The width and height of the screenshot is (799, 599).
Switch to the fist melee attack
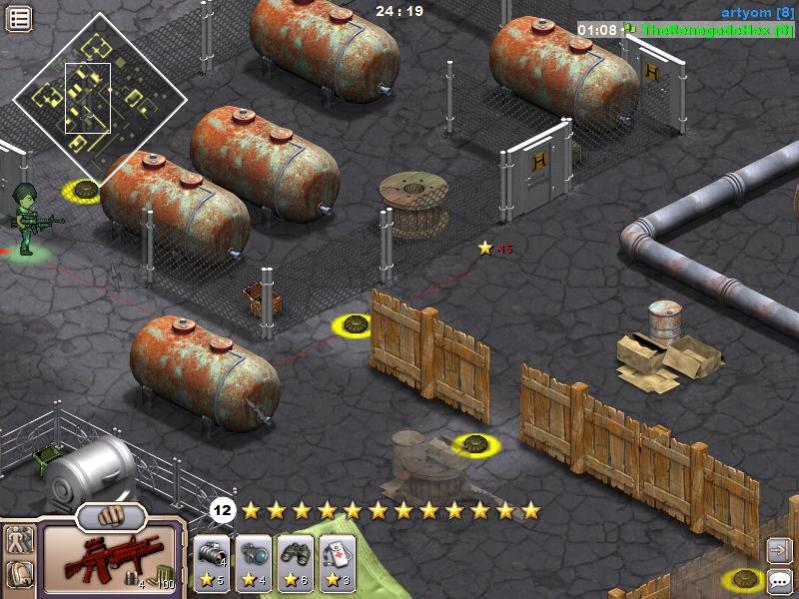[111, 517]
